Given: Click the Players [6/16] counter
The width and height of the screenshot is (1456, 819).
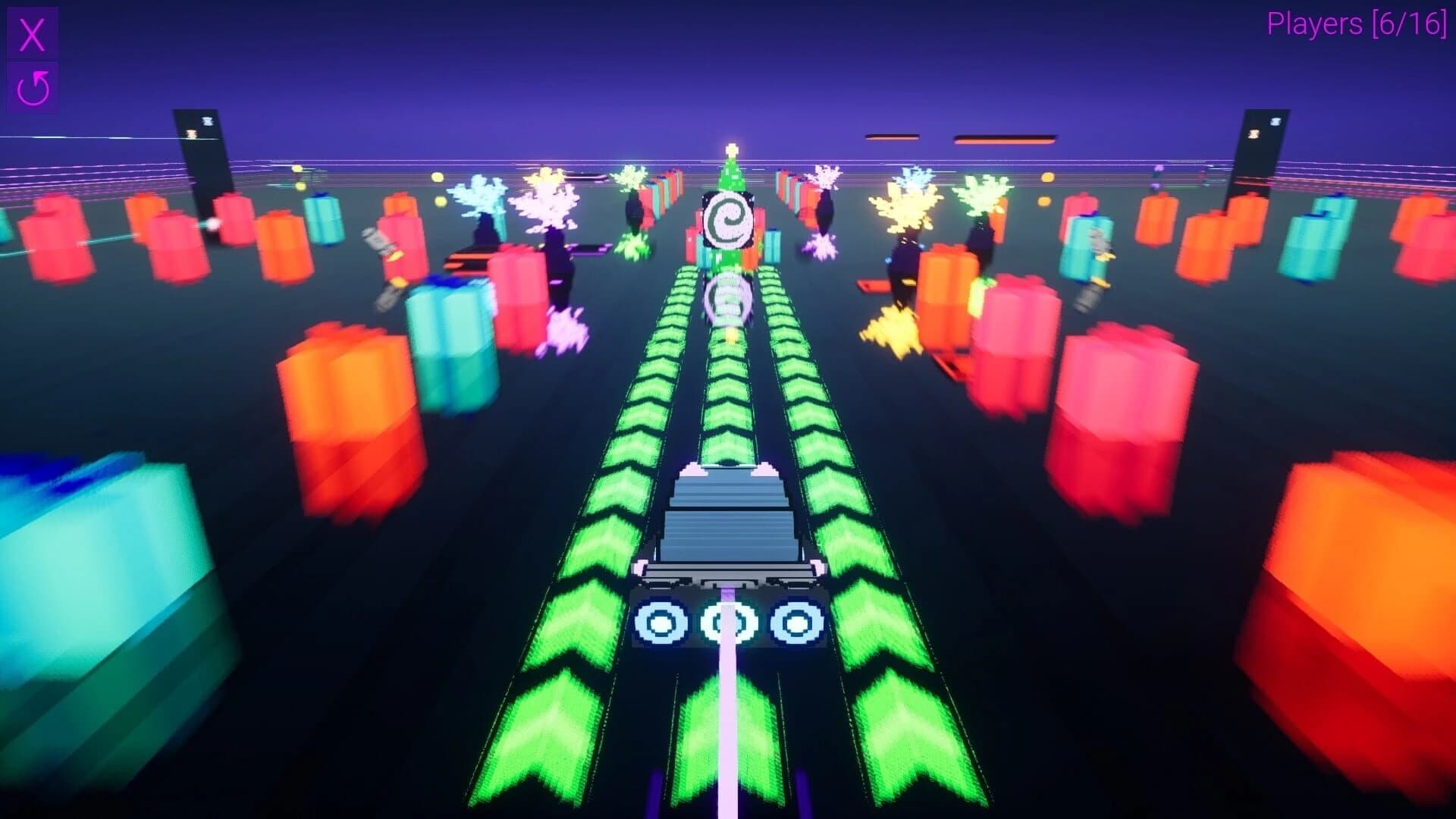Looking at the screenshot, I should [1357, 25].
